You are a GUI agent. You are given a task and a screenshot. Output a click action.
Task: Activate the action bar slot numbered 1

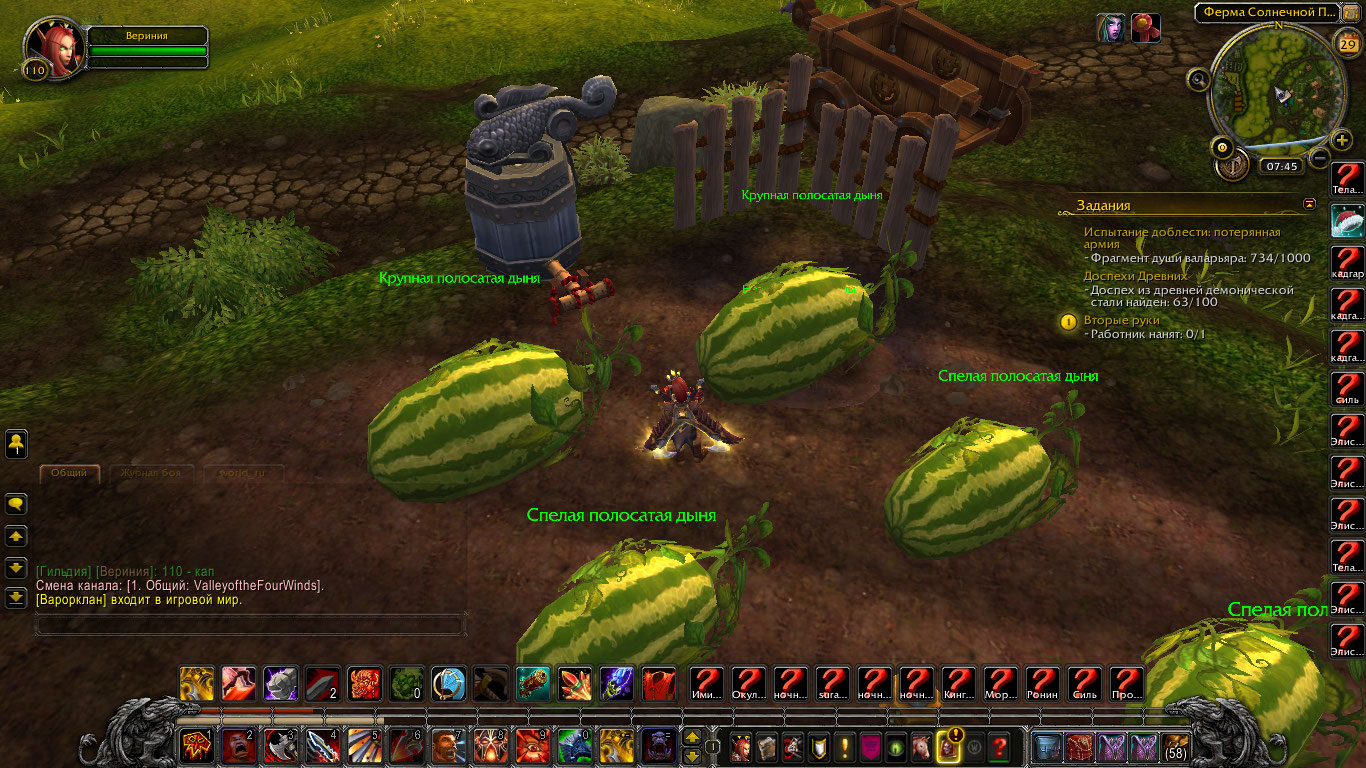point(195,746)
